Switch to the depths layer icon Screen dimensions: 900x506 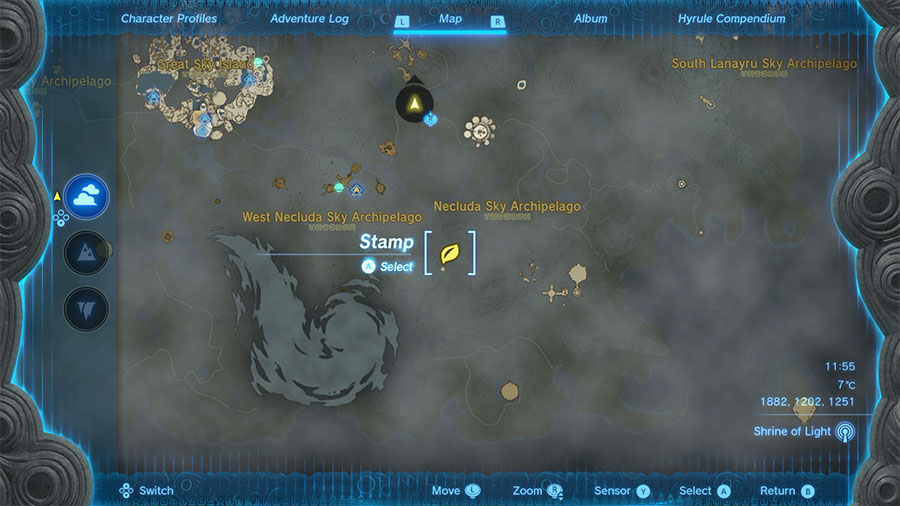click(87, 308)
